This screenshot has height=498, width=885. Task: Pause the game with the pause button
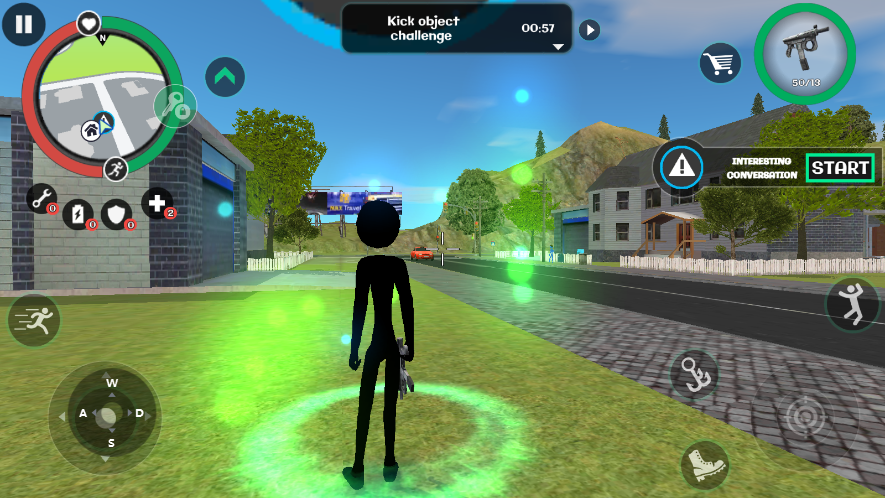point(24,24)
